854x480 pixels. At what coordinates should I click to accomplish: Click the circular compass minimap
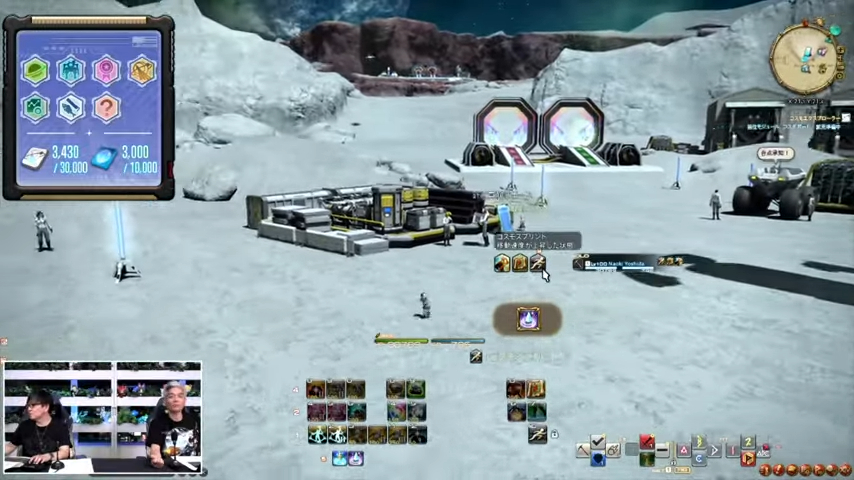click(803, 55)
